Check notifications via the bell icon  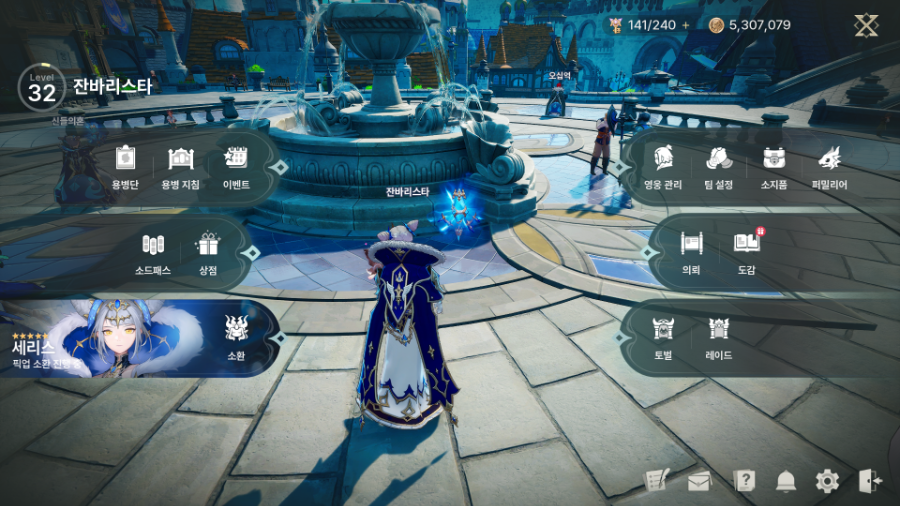click(x=786, y=481)
